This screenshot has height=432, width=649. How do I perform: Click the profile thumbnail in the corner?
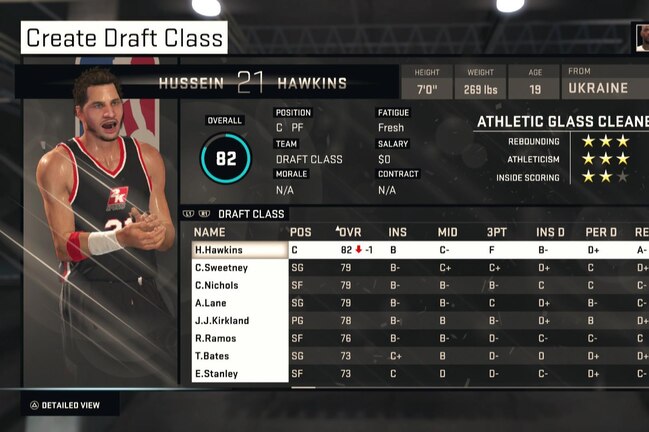point(641,38)
